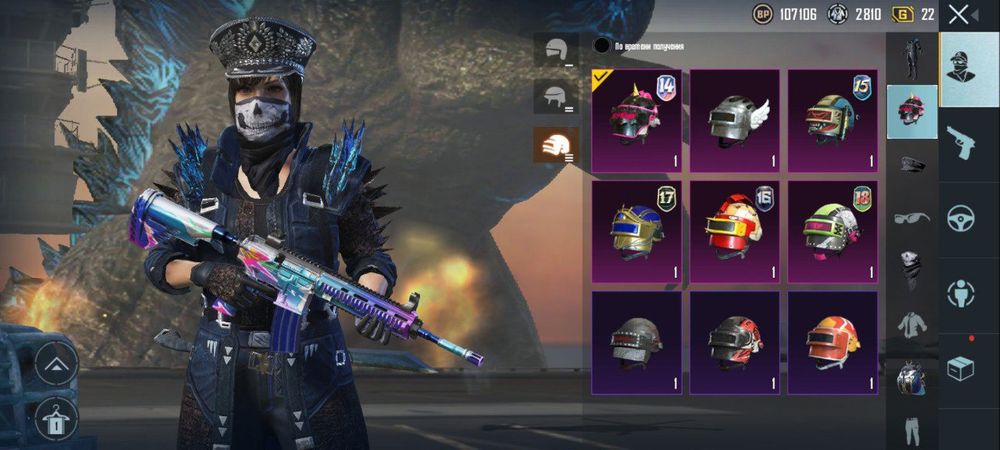Select the face mask category icon

[x=911, y=270]
